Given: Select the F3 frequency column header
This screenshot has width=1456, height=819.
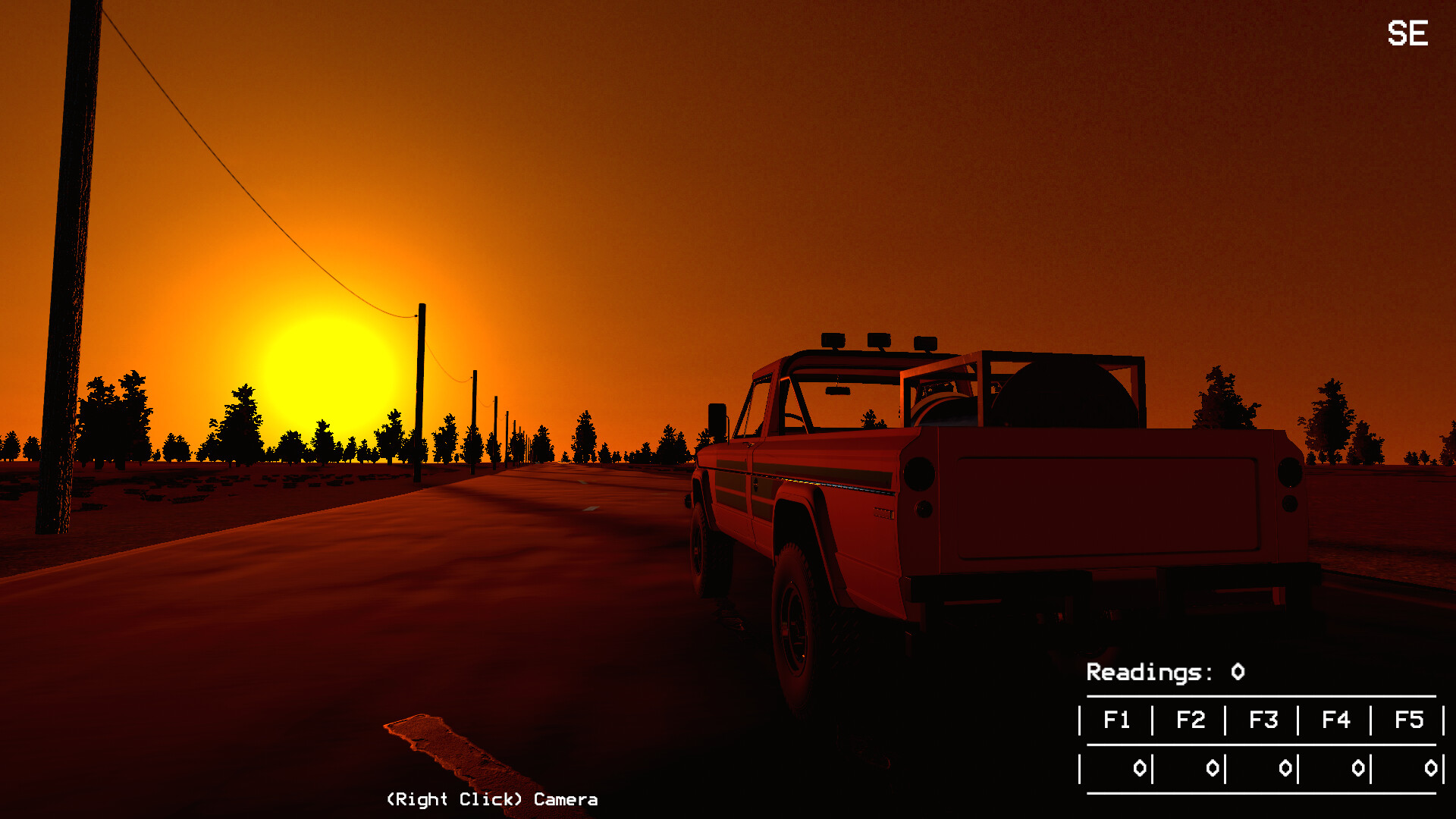Looking at the screenshot, I should 1264,720.
